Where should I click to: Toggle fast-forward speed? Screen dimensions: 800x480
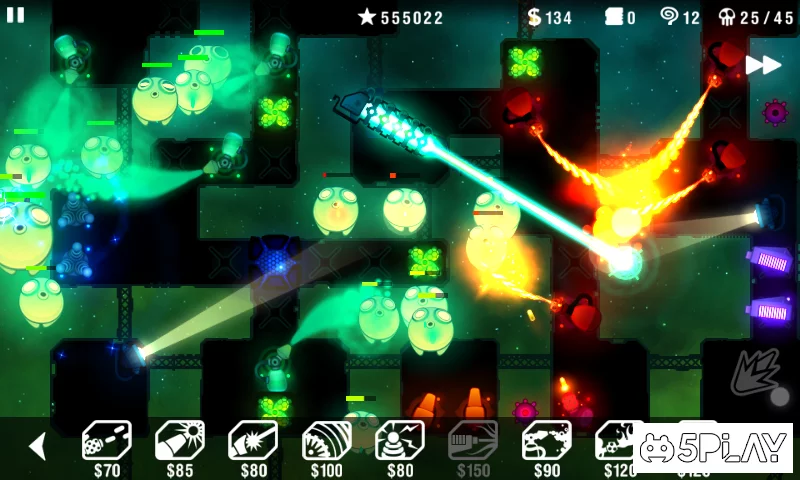[762, 65]
